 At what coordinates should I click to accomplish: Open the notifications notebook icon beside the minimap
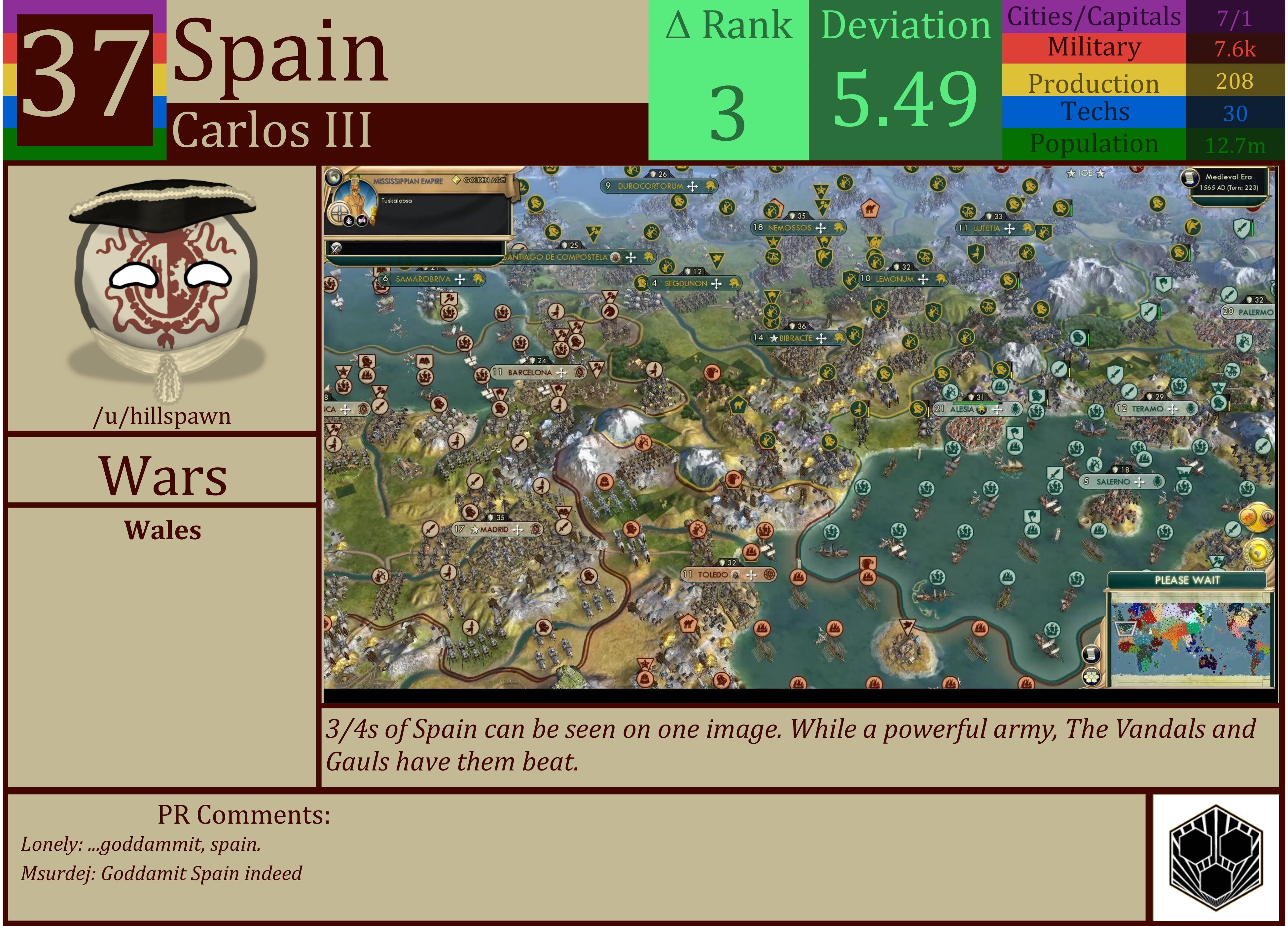1091,654
